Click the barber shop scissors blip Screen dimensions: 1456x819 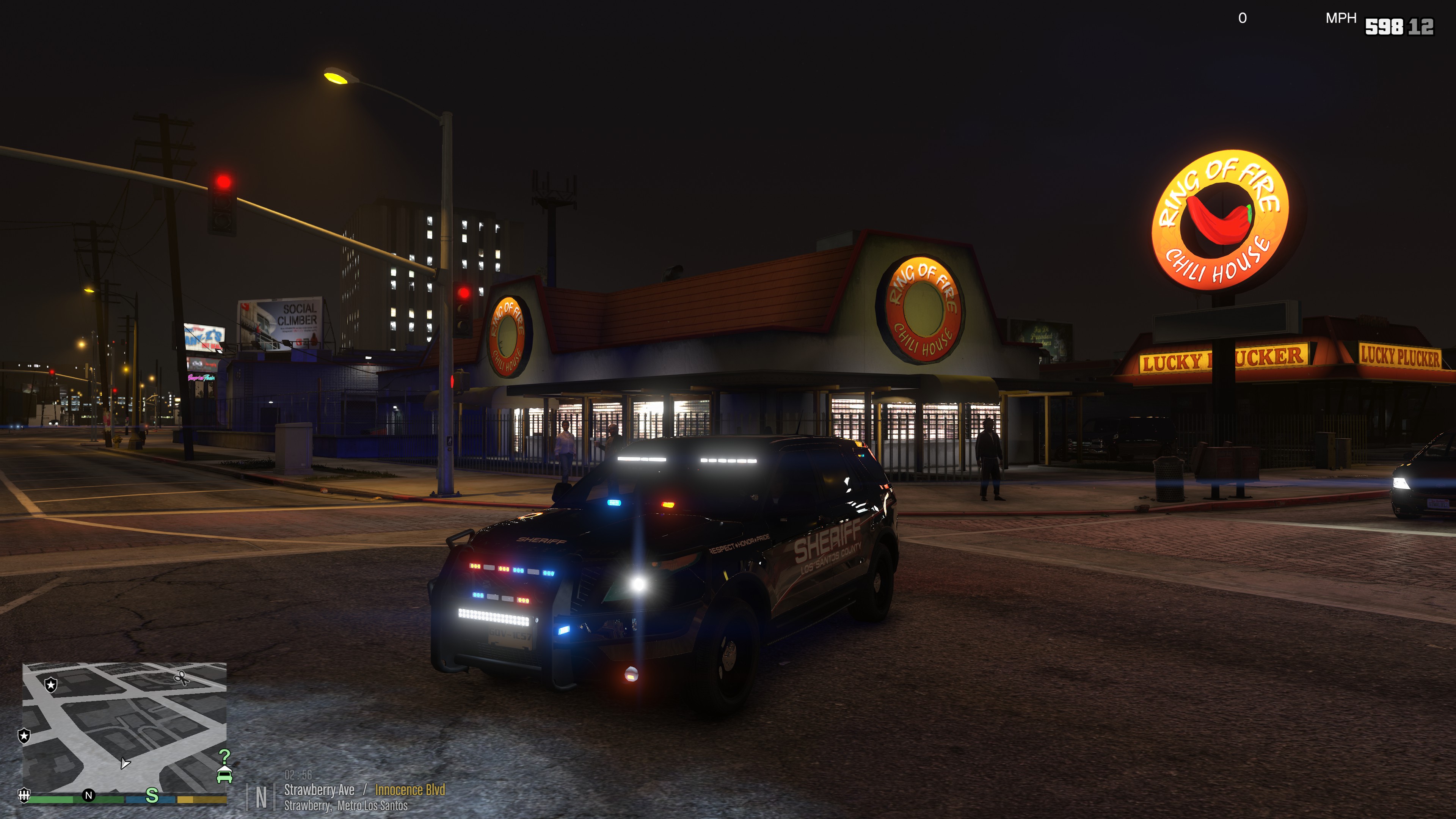(181, 677)
